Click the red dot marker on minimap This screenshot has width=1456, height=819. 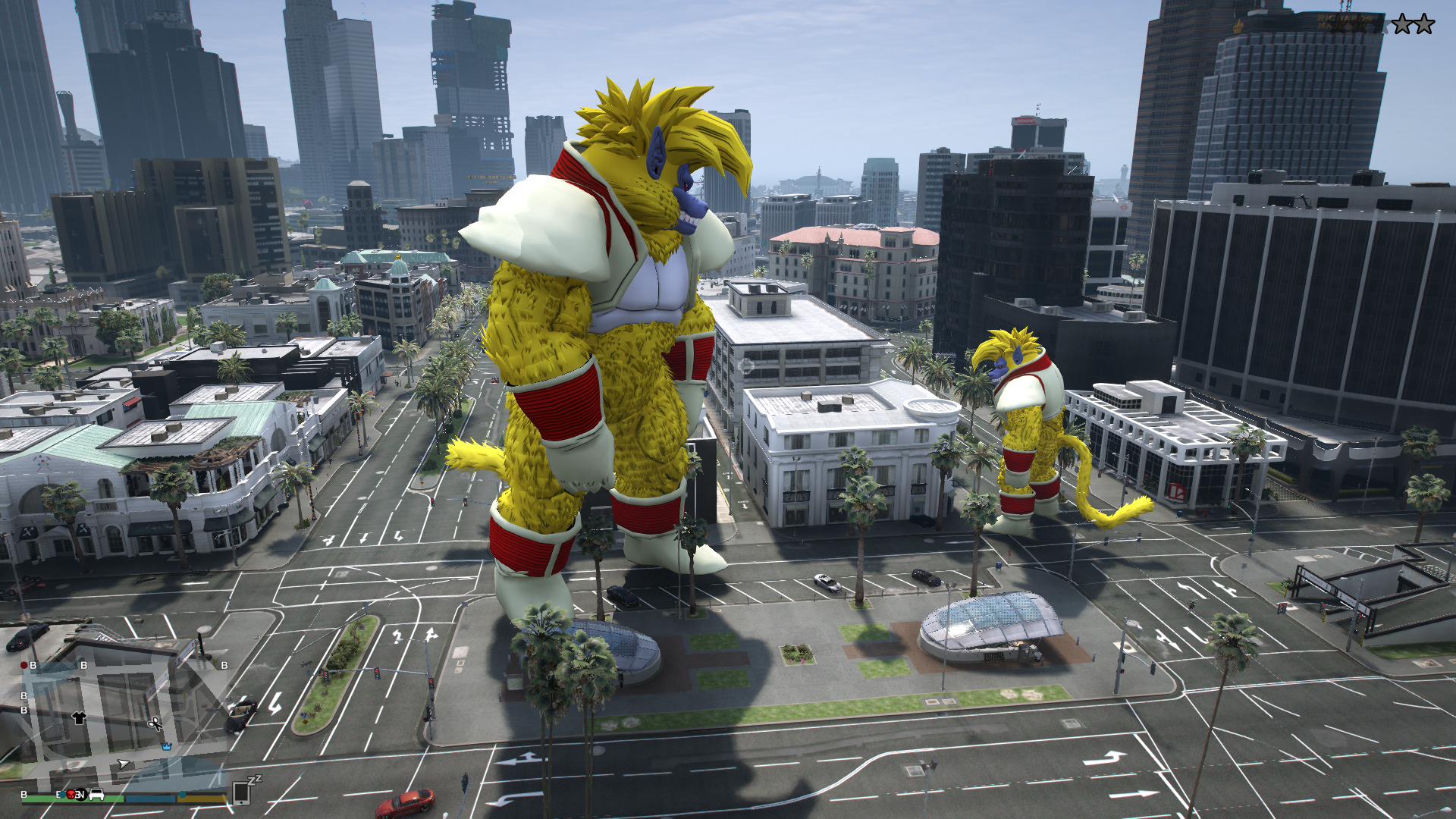point(24,665)
